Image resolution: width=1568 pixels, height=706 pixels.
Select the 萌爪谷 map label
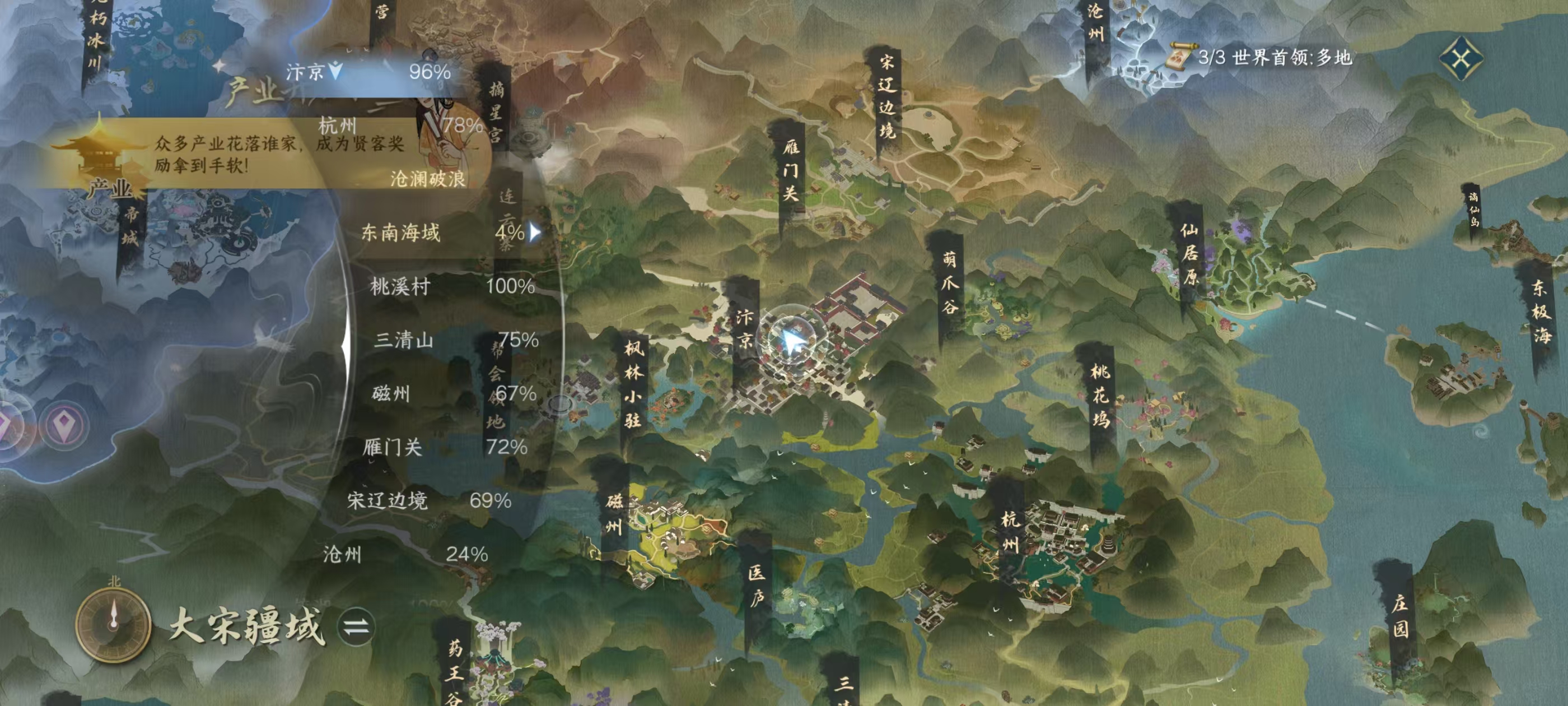950,282
